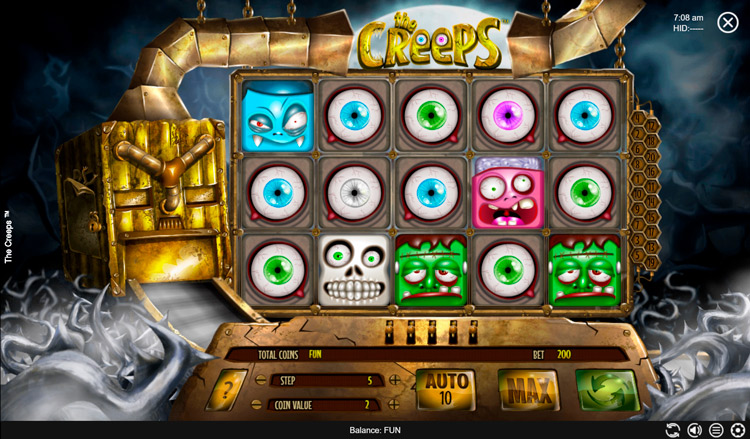
Task: Open the game settings gear
Action: [x=738, y=431]
